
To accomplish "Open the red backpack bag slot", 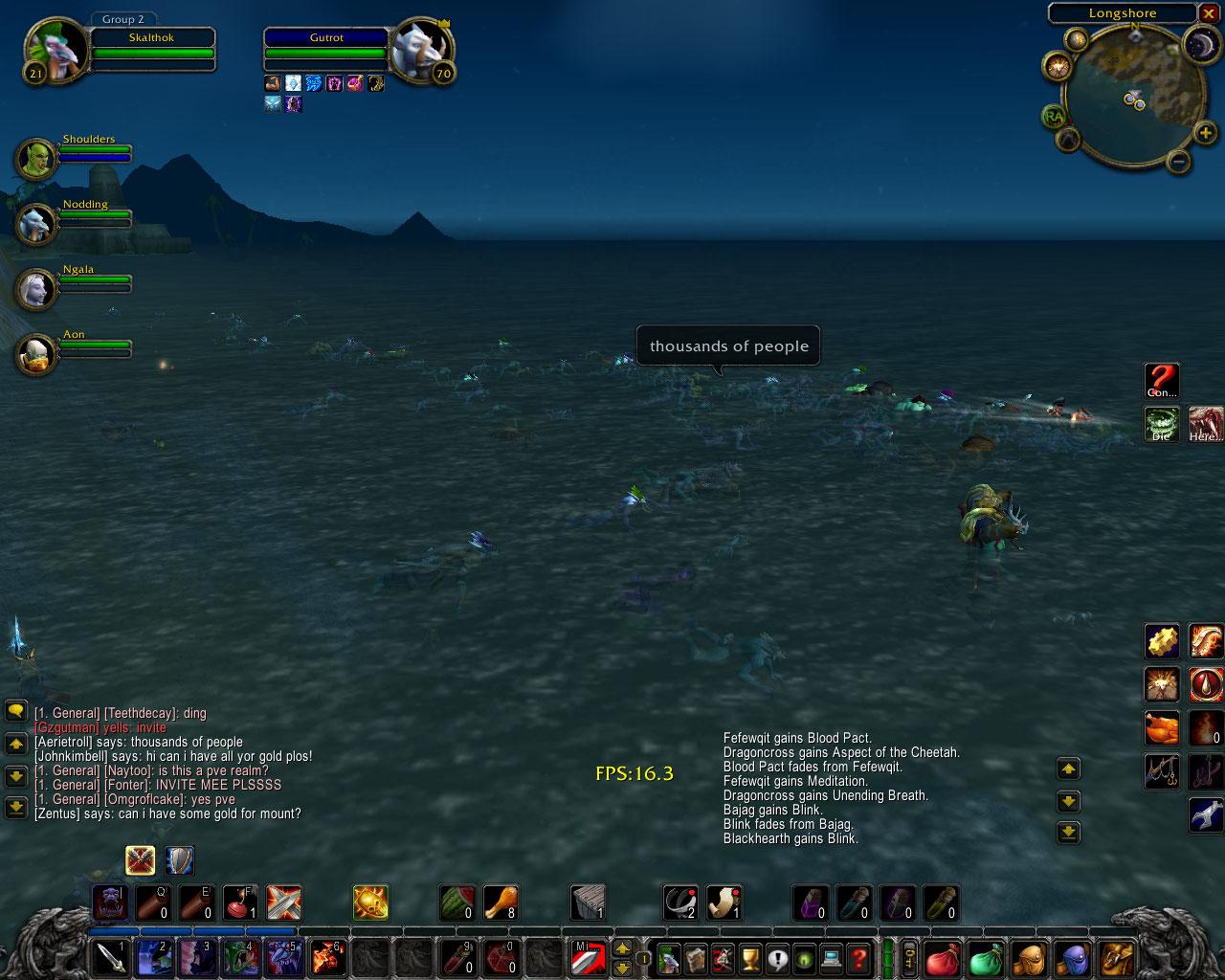I will (942, 958).
